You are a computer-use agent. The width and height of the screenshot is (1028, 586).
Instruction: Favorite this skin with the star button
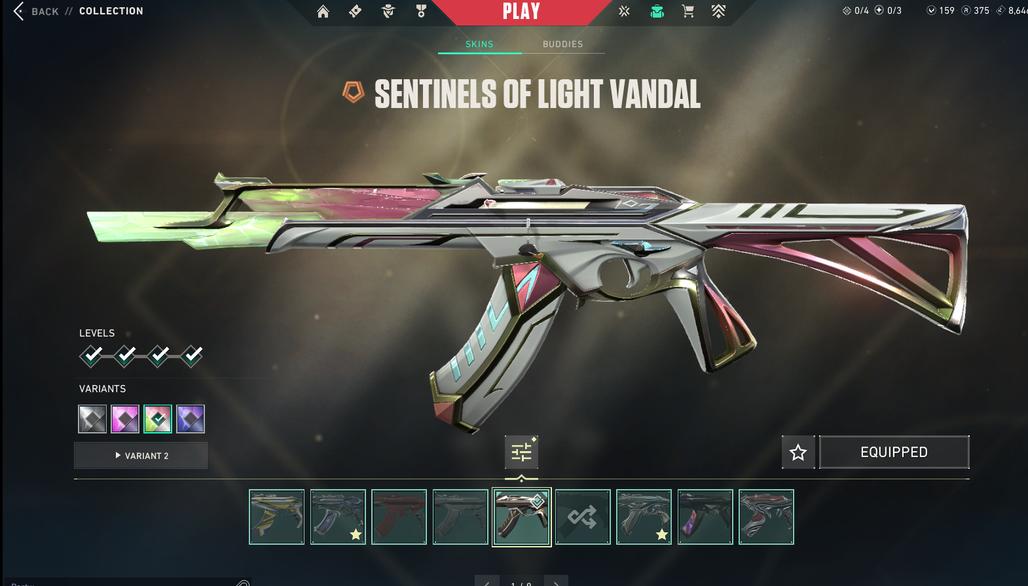pyautogui.click(x=798, y=453)
